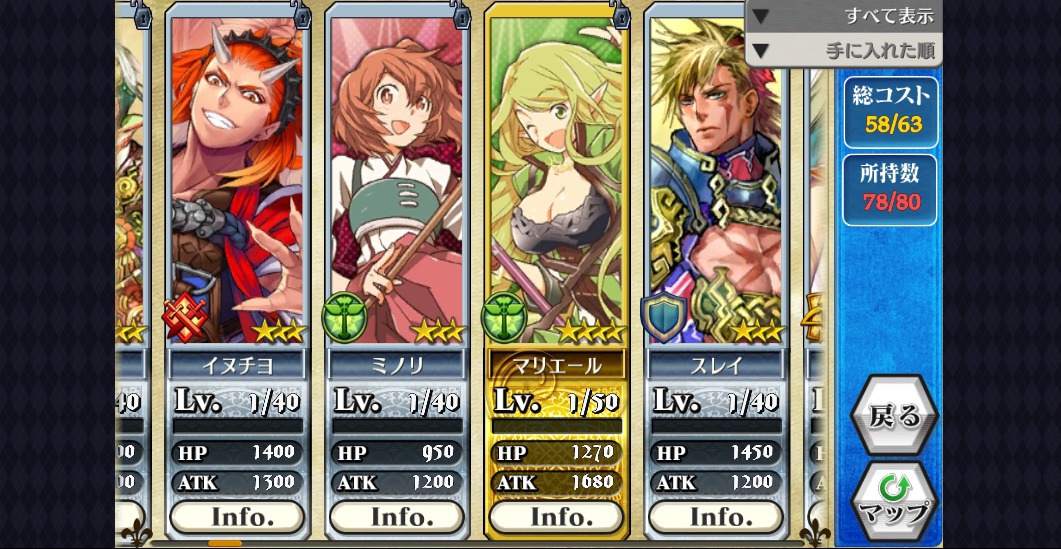The width and height of the screenshot is (1061, 549).
Task: Show Info for マリエール
Action: (x=556, y=517)
